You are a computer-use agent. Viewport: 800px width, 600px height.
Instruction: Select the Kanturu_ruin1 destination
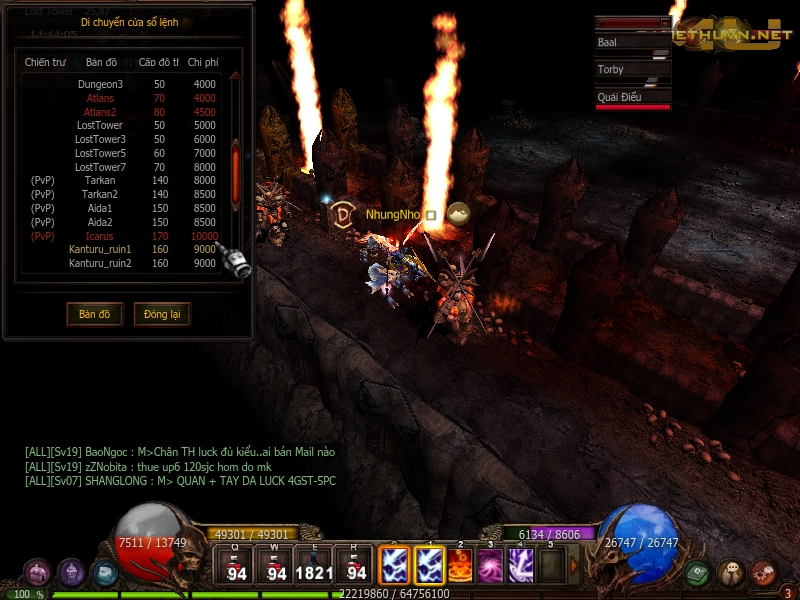[x=100, y=249]
